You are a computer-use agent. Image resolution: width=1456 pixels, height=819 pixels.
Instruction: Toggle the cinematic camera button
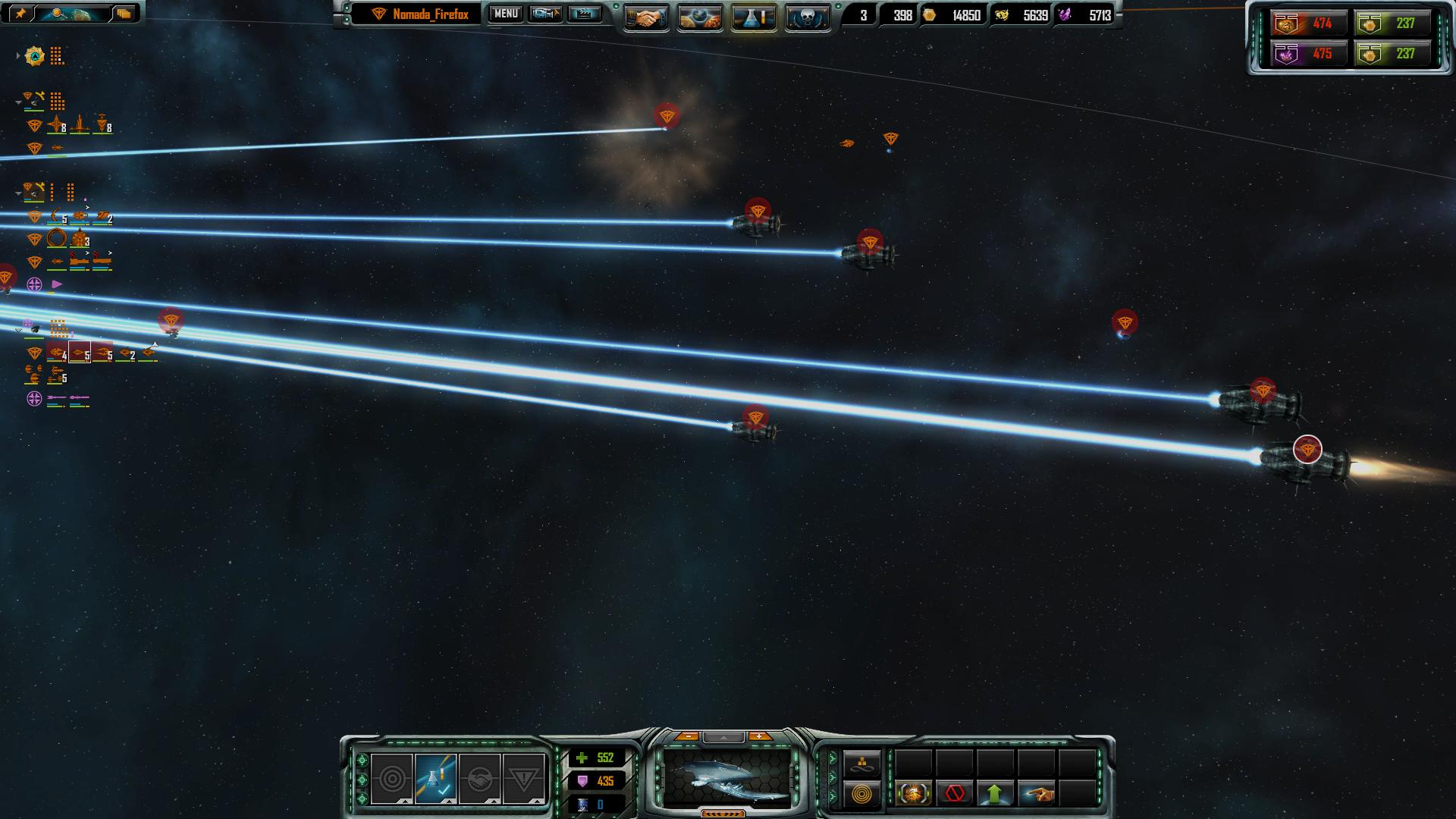tap(545, 14)
